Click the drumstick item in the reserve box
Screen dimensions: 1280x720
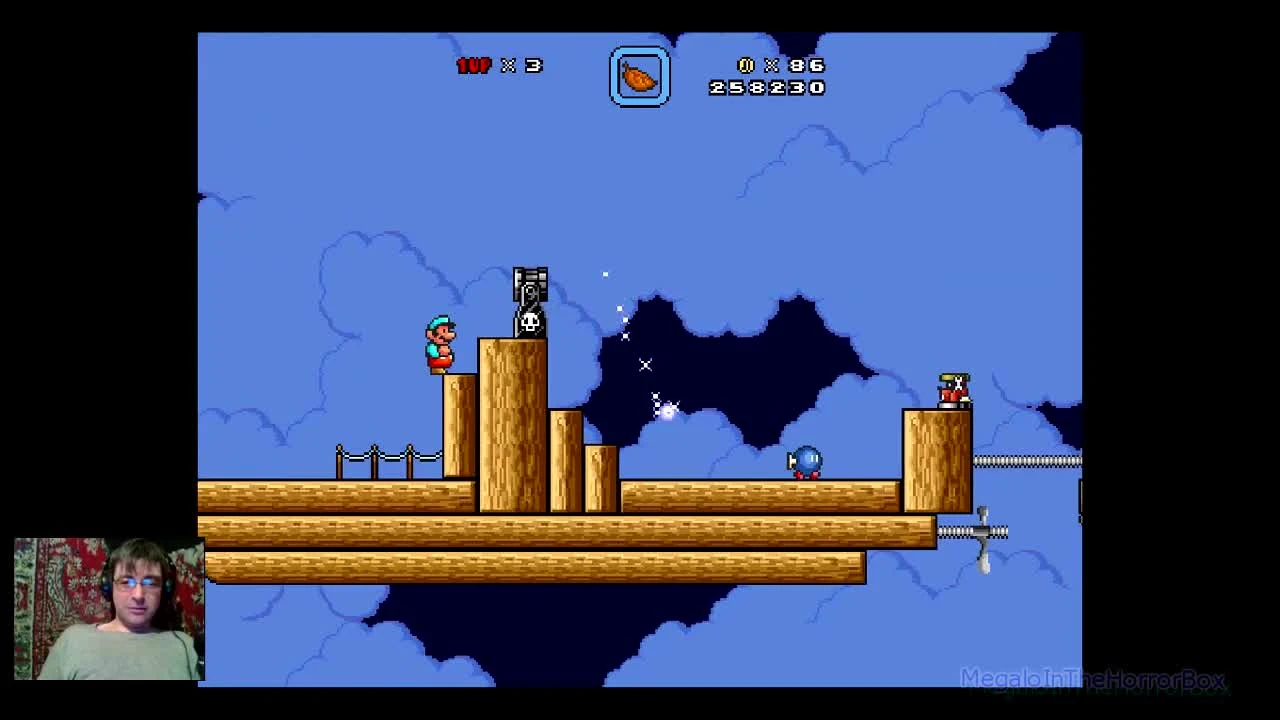(640, 76)
